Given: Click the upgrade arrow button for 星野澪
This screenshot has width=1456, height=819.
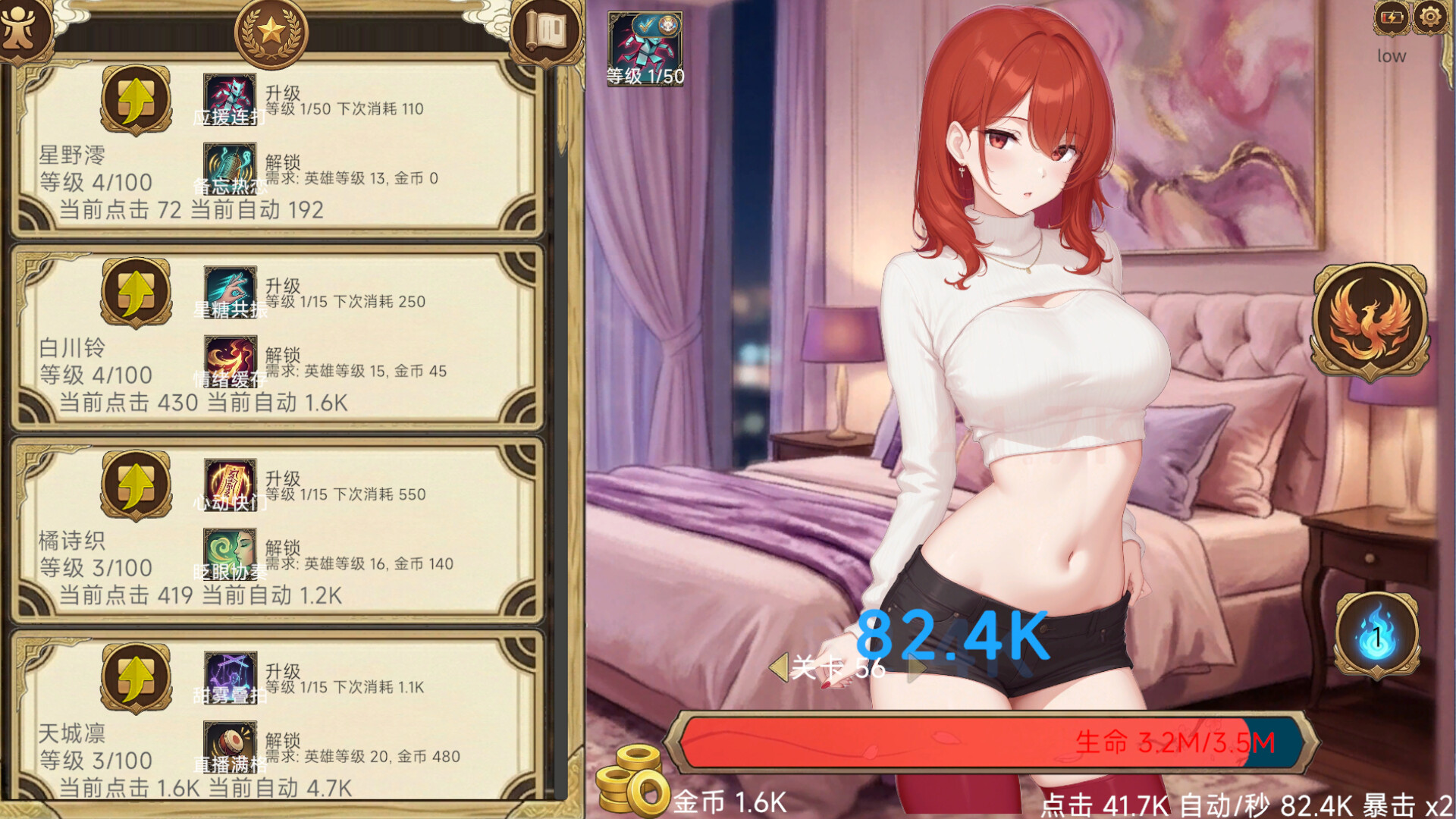Looking at the screenshot, I should tap(135, 102).
